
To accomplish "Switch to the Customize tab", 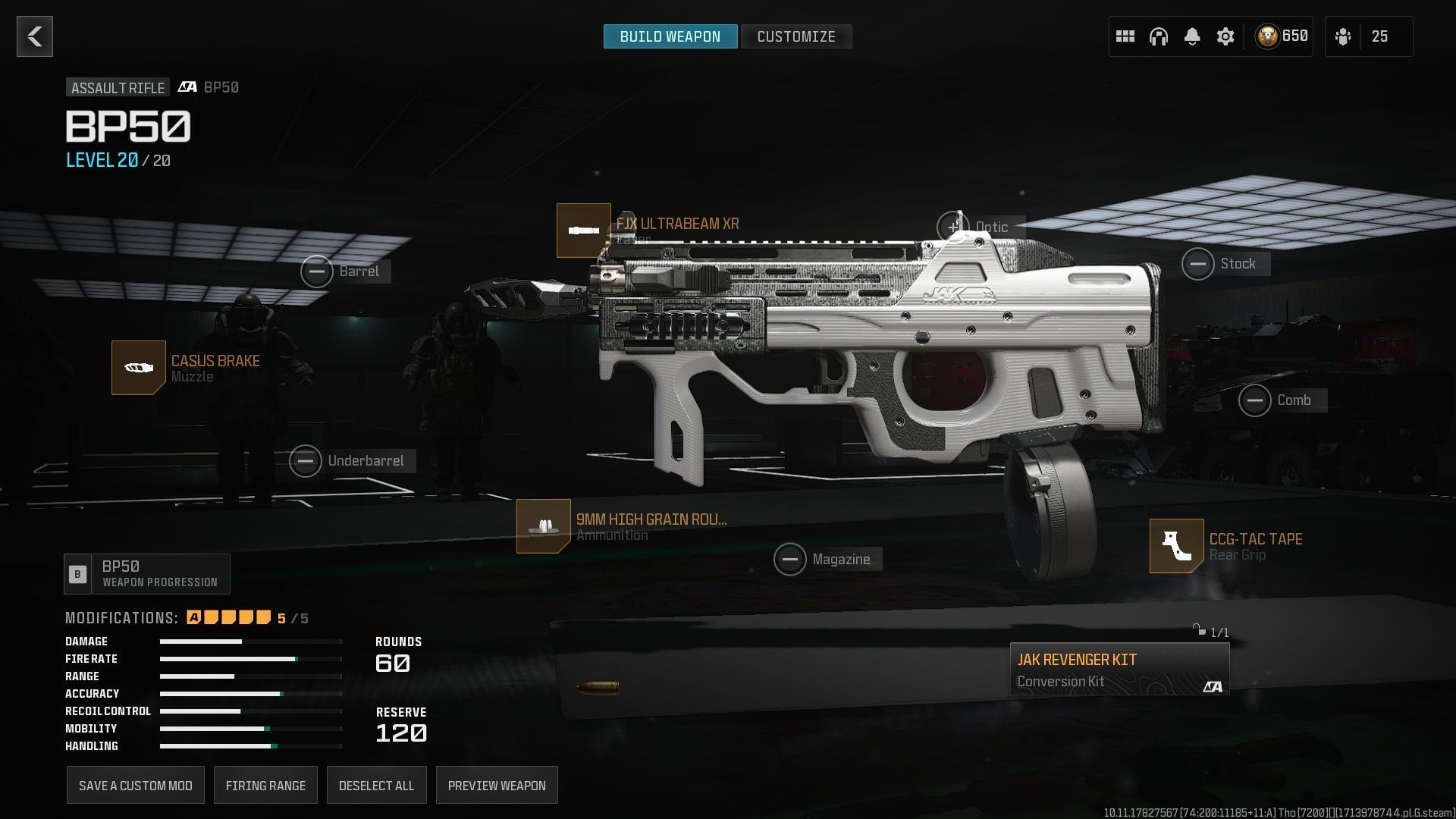I will [795, 36].
